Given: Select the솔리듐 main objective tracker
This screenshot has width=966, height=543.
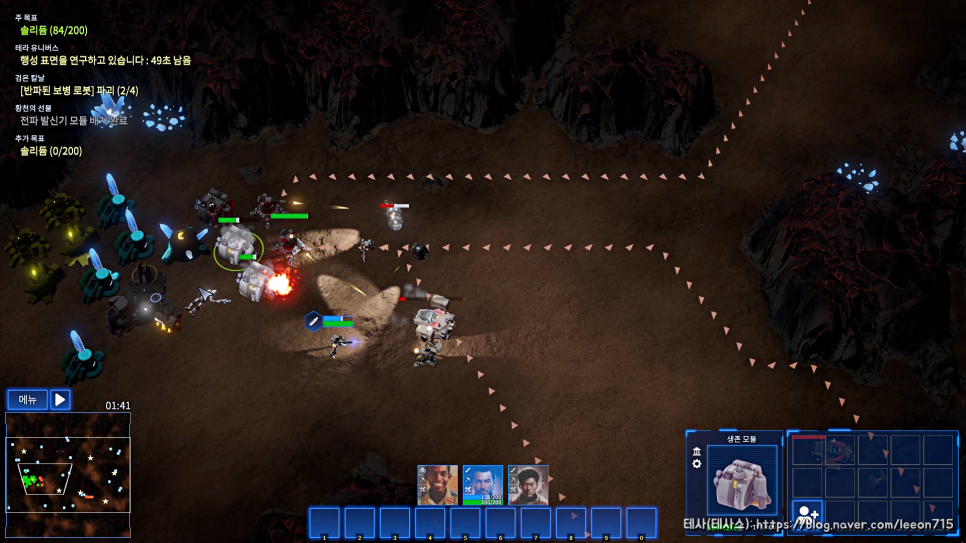Looking at the screenshot, I should pyautogui.click(x=53, y=30).
